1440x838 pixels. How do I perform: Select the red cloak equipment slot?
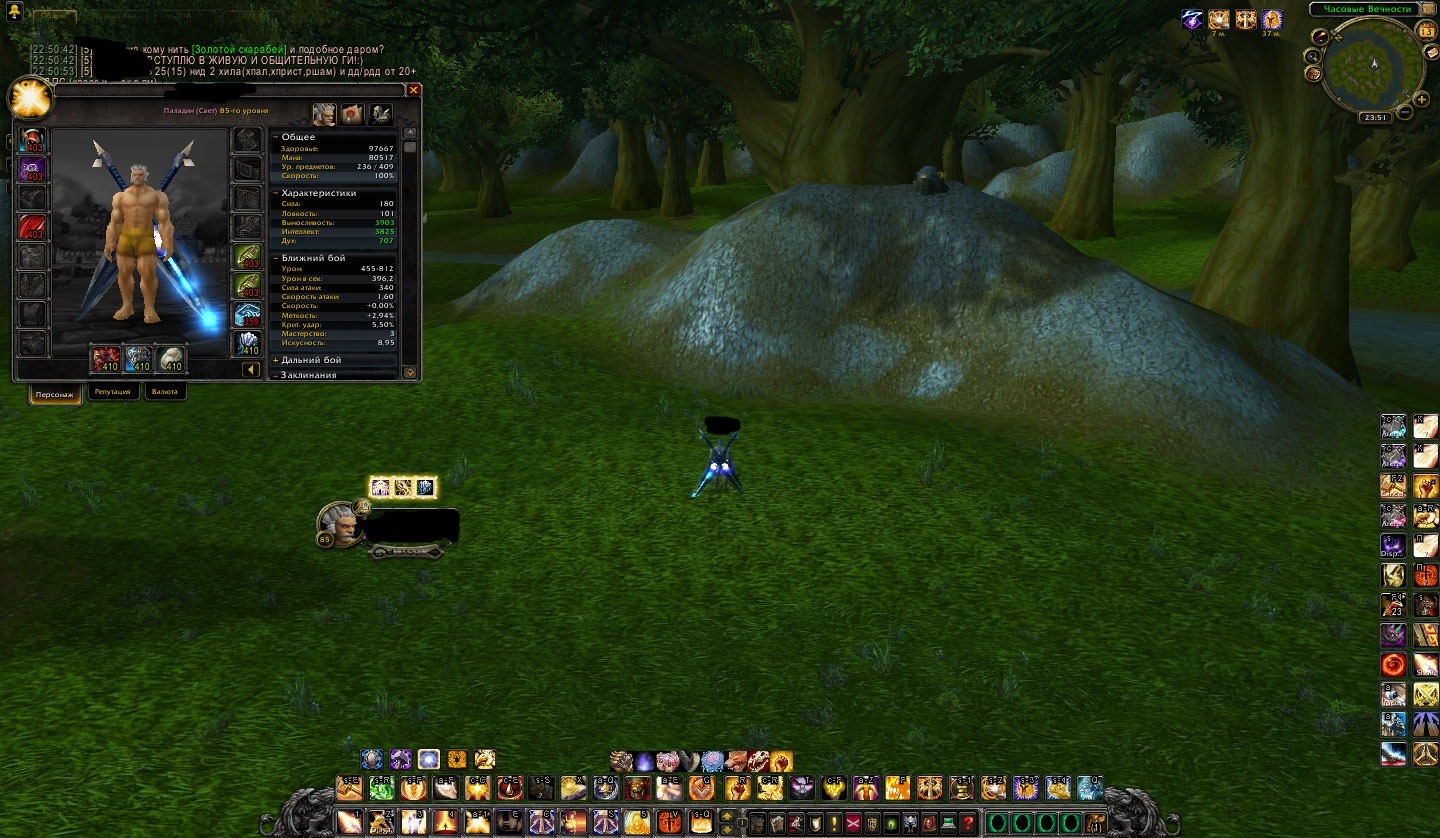pyautogui.click(x=33, y=227)
